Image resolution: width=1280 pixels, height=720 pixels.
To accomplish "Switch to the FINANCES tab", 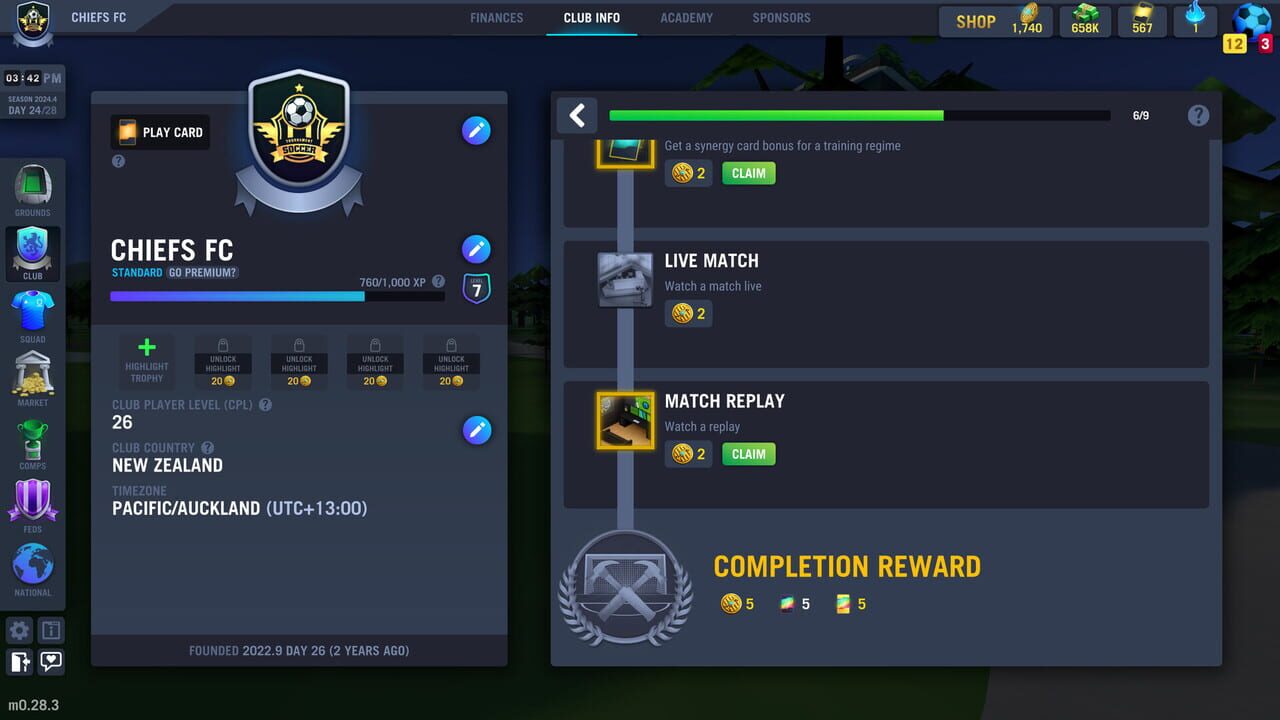I will (497, 17).
